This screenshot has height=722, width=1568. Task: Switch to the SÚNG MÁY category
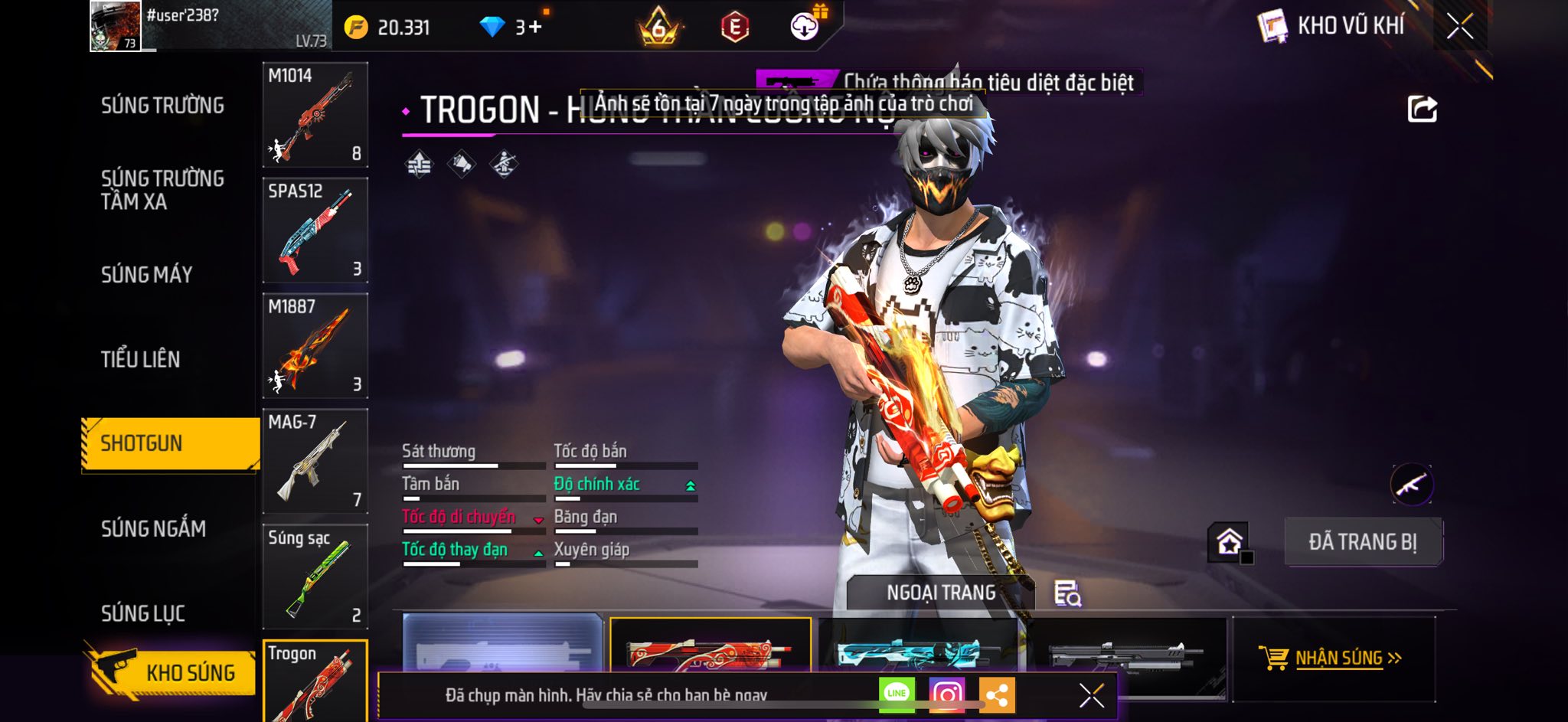146,275
